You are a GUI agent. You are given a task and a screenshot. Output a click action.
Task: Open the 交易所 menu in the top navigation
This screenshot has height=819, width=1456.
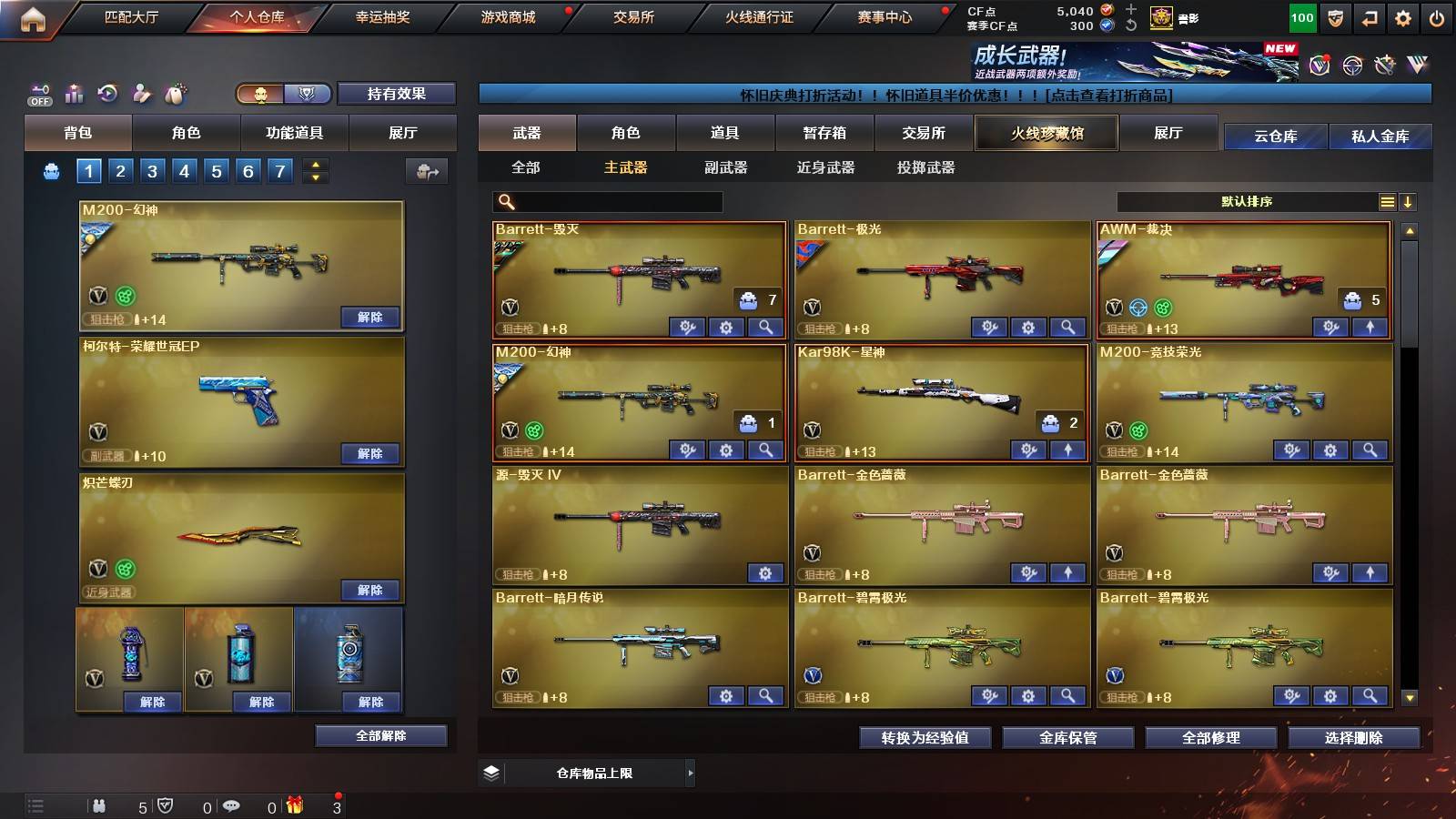tap(635, 17)
